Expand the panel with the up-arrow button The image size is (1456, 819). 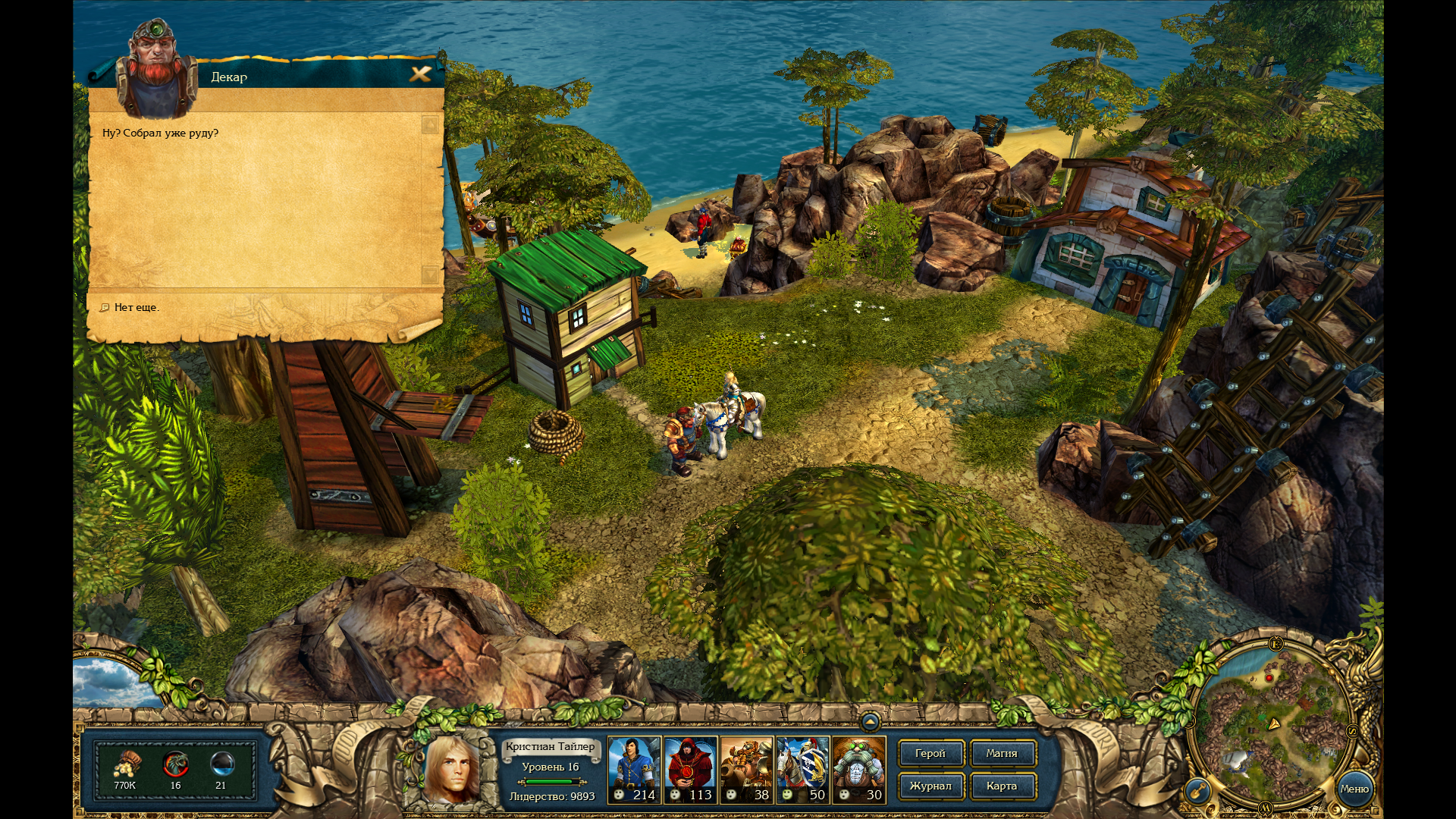pyautogui.click(x=870, y=721)
